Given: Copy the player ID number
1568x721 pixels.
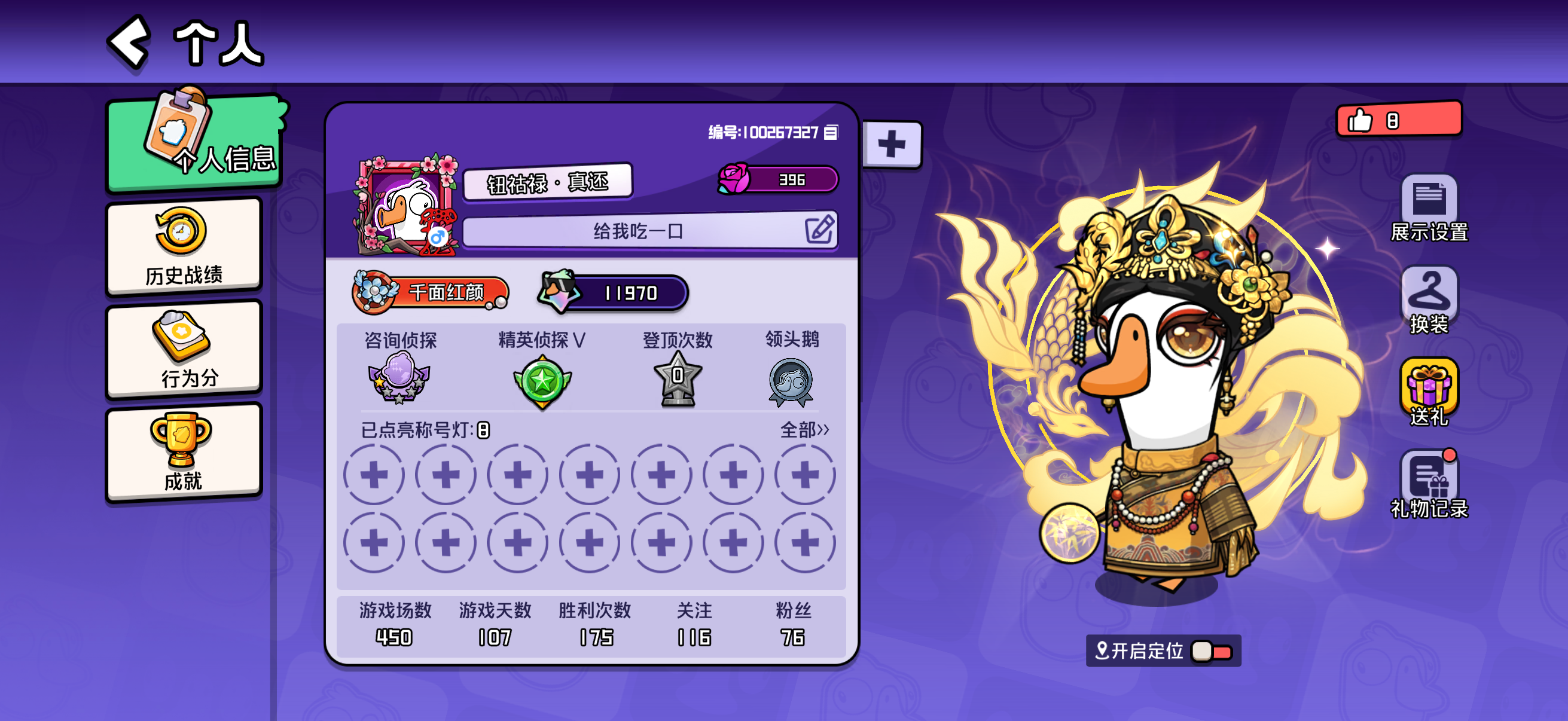Looking at the screenshot, I should 831,133.
